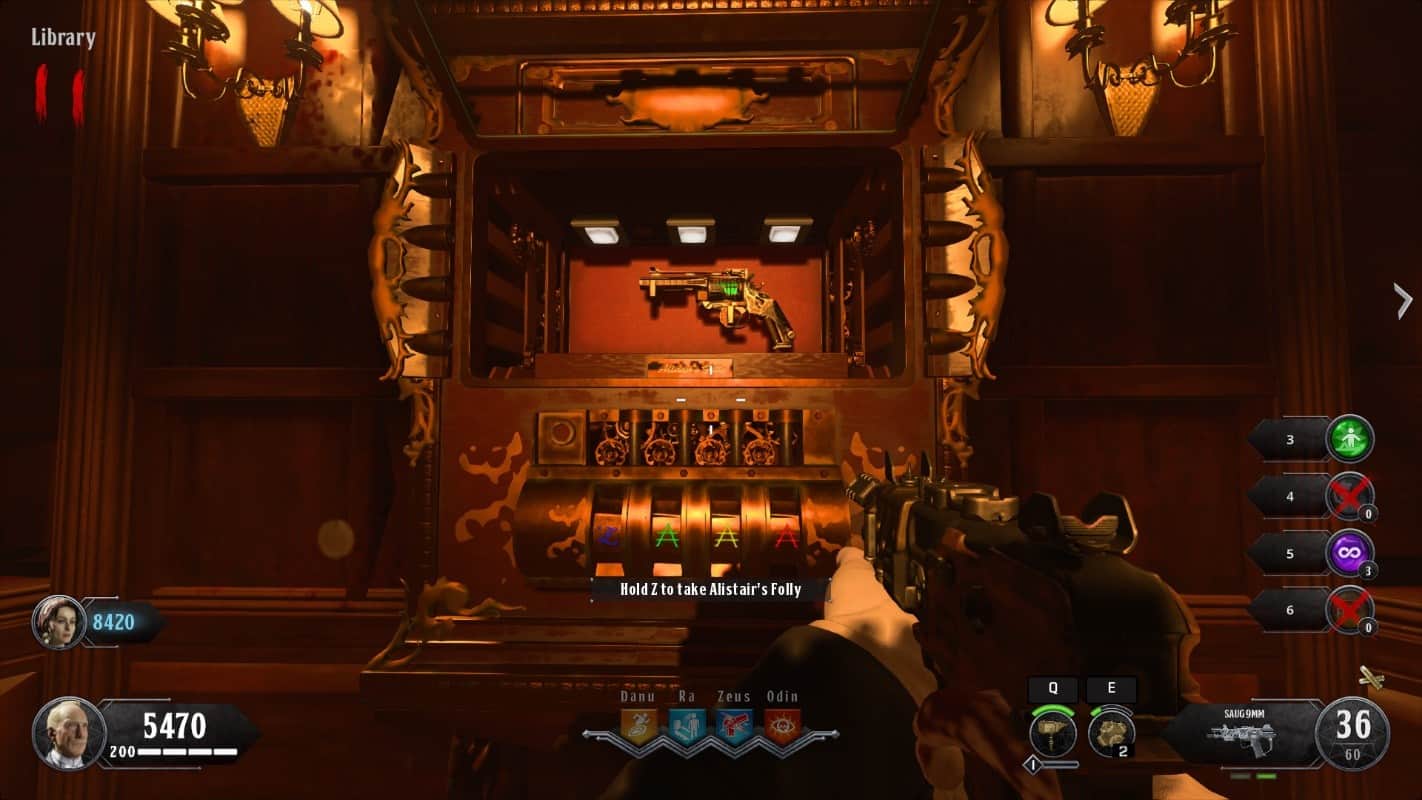Click the woman teammate portrait
Viewport: 1422px width, 800px height.
click(x=59, y=622)
